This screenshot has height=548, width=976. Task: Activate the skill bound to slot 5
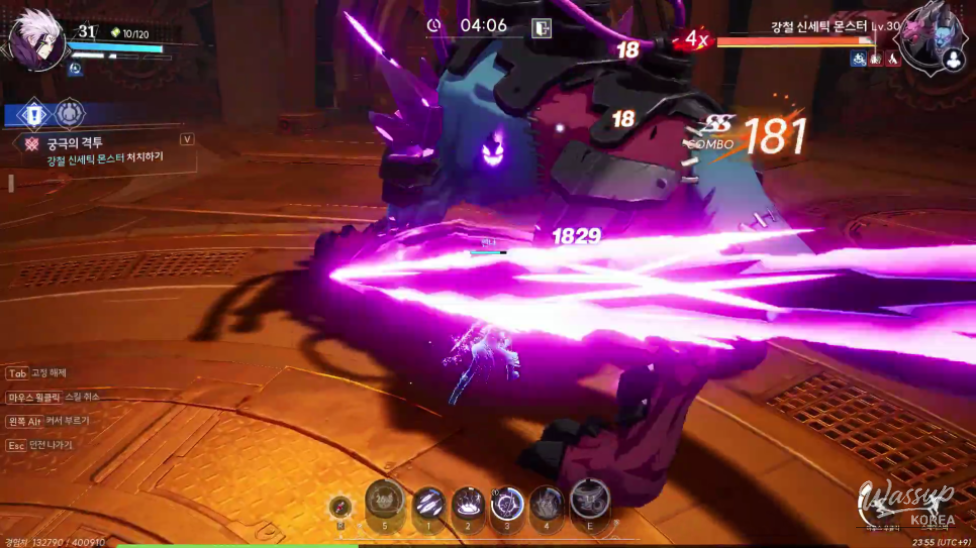click(x=385, y=499)
